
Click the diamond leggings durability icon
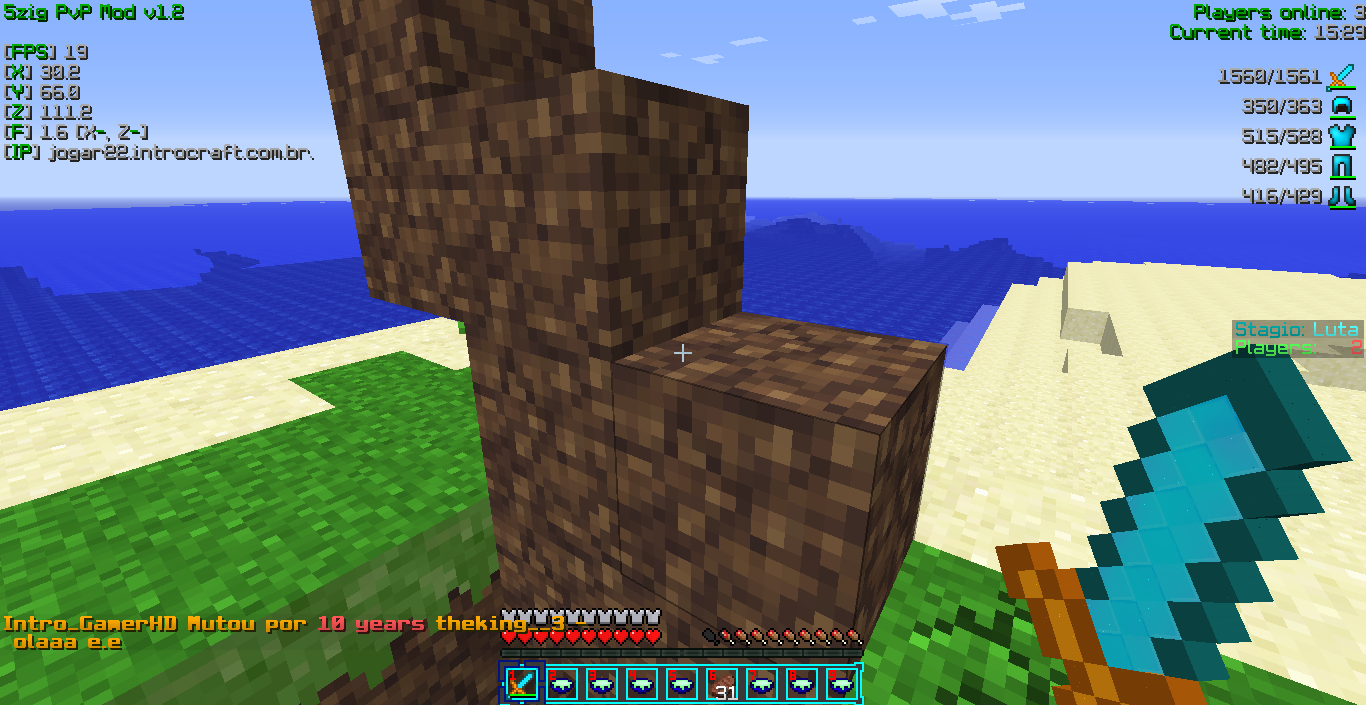(1341, 166)
